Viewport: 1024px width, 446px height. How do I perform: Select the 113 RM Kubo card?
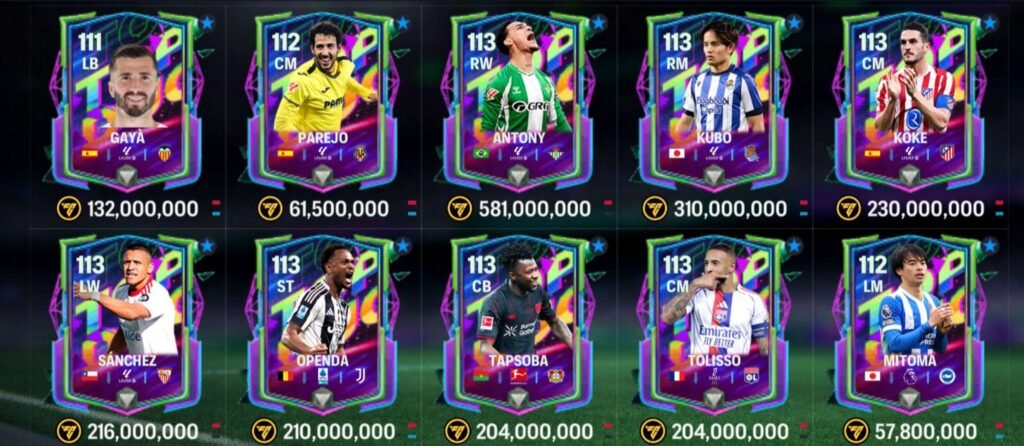[714, 100]
